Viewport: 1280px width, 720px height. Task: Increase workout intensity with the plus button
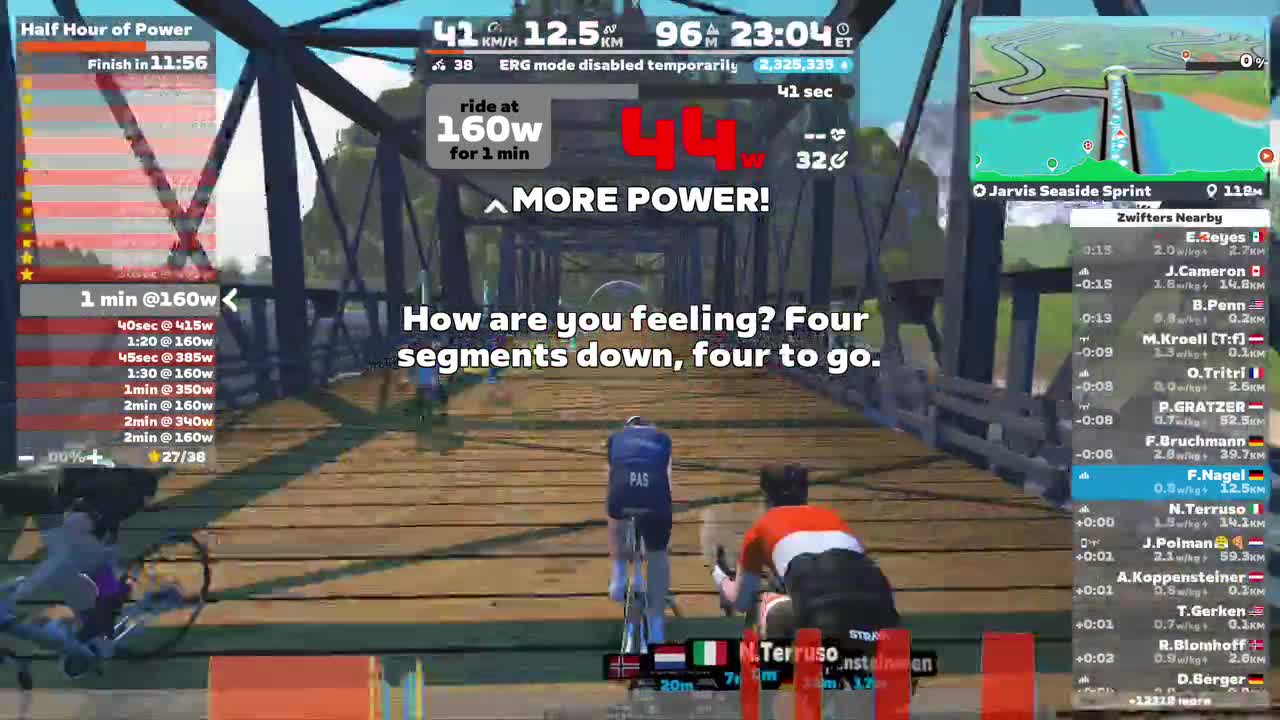(x=95, y=457)
